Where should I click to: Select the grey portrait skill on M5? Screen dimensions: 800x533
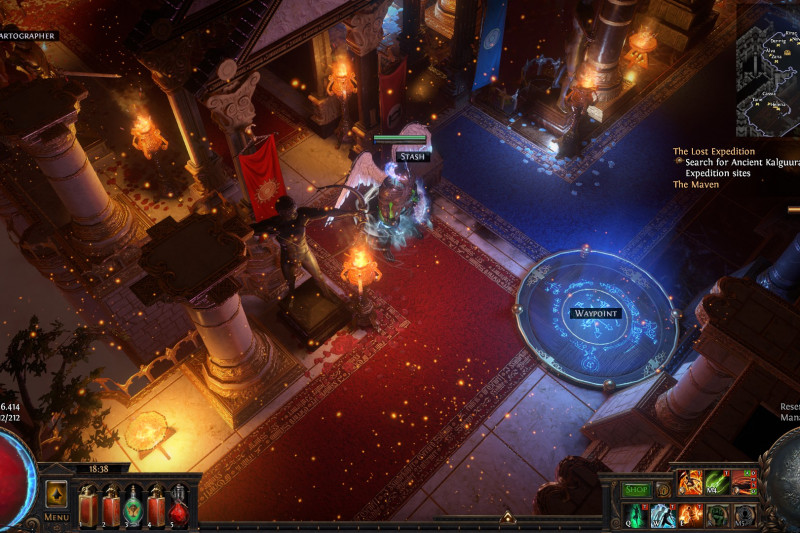(744, 515)
